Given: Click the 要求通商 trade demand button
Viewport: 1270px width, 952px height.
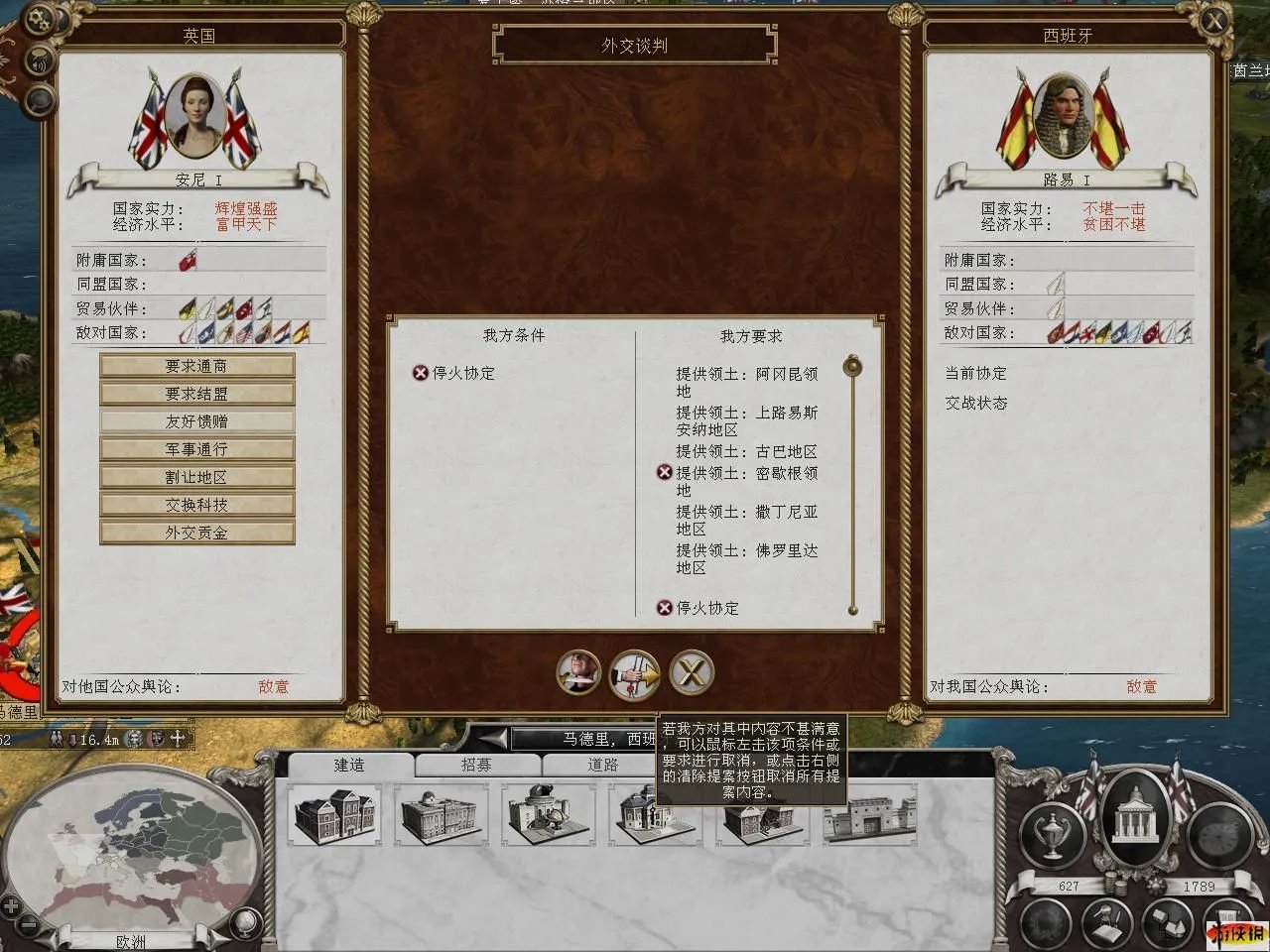Looking at the screenshot, I should pyautogui.click(x=196, y=366).
